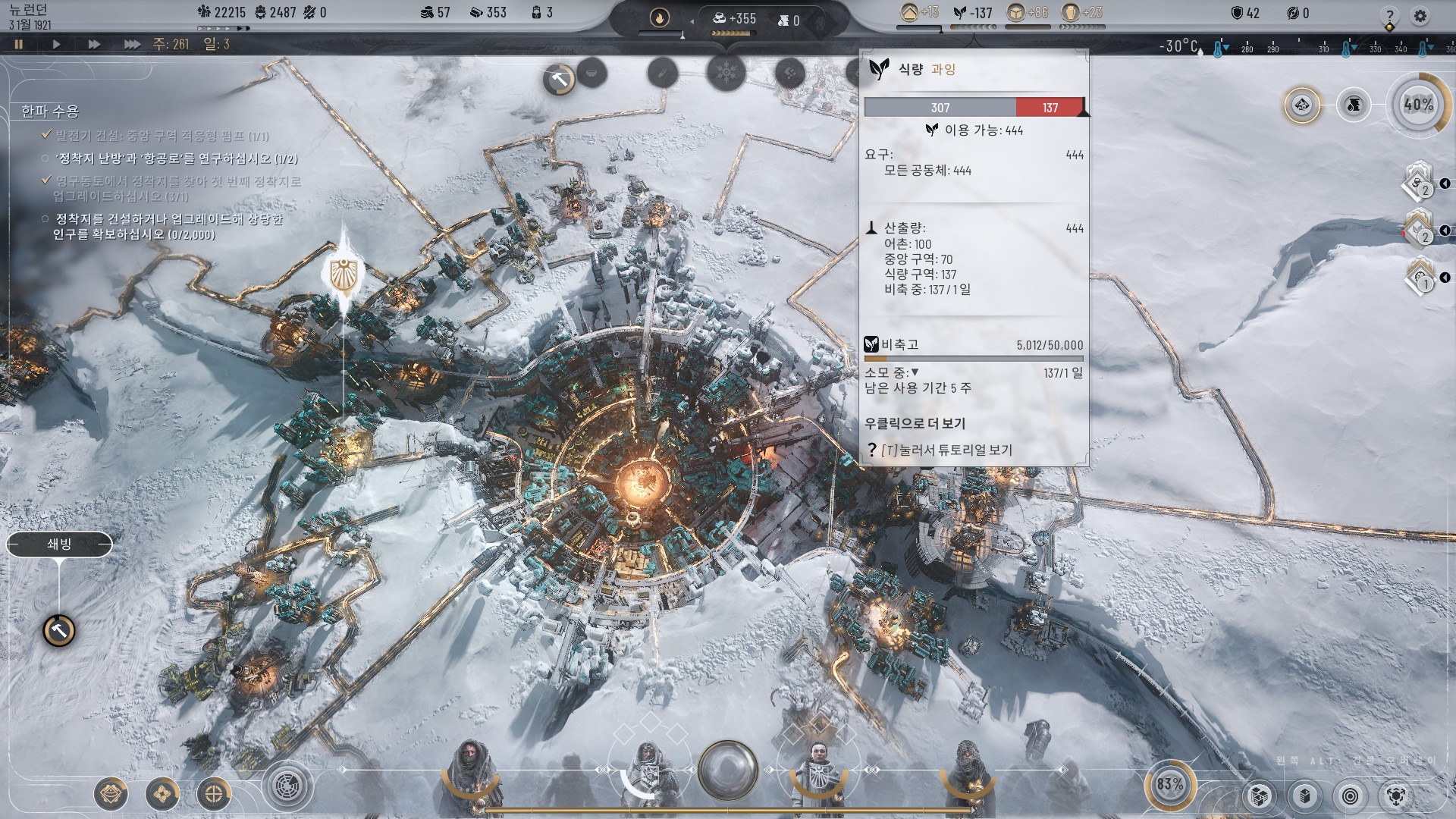Click the 쇄빙 frostbreaking label
Viewport: 1456px width, 819px height.
point(59,544)
